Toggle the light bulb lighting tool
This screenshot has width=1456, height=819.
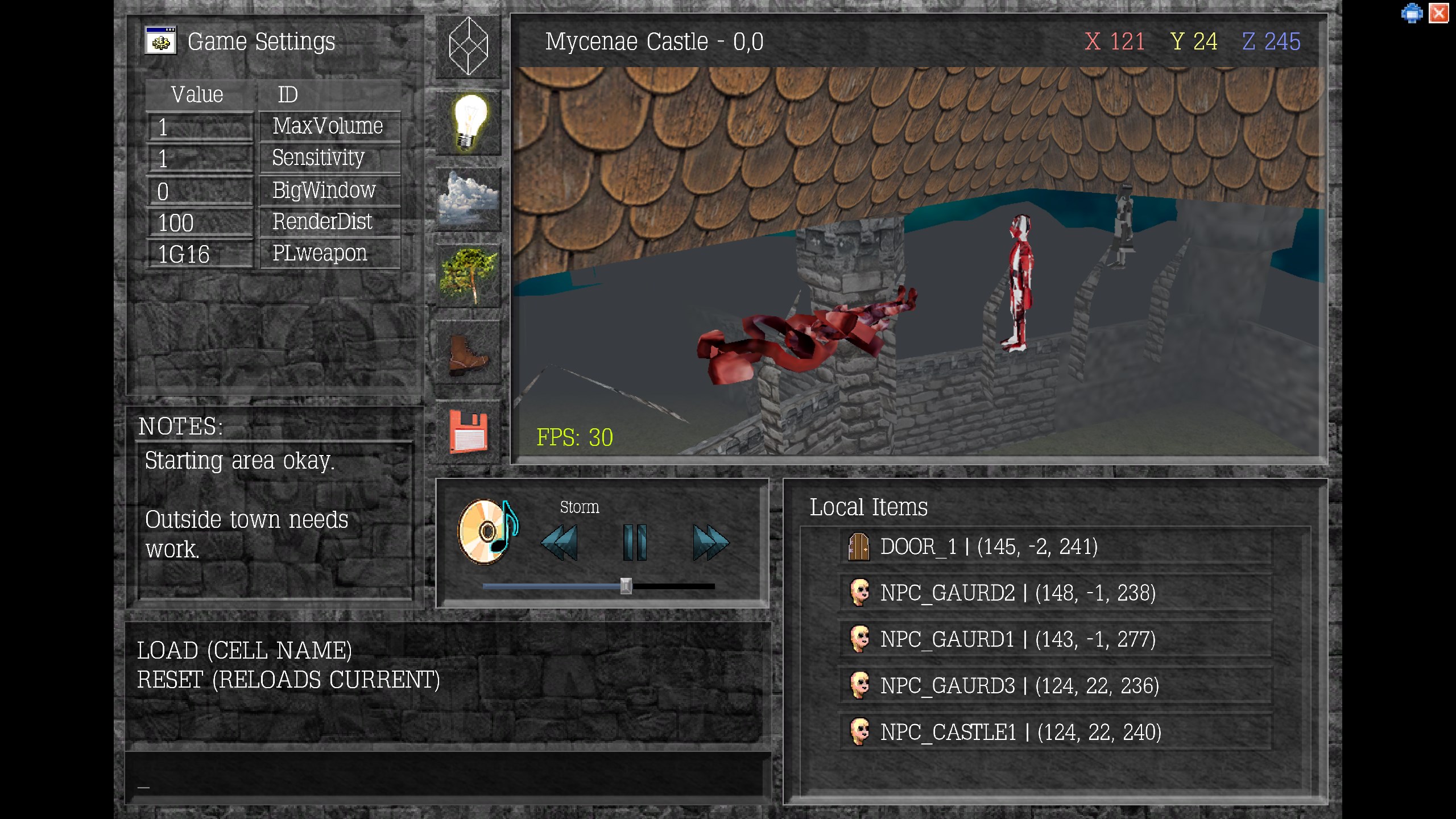468,122
